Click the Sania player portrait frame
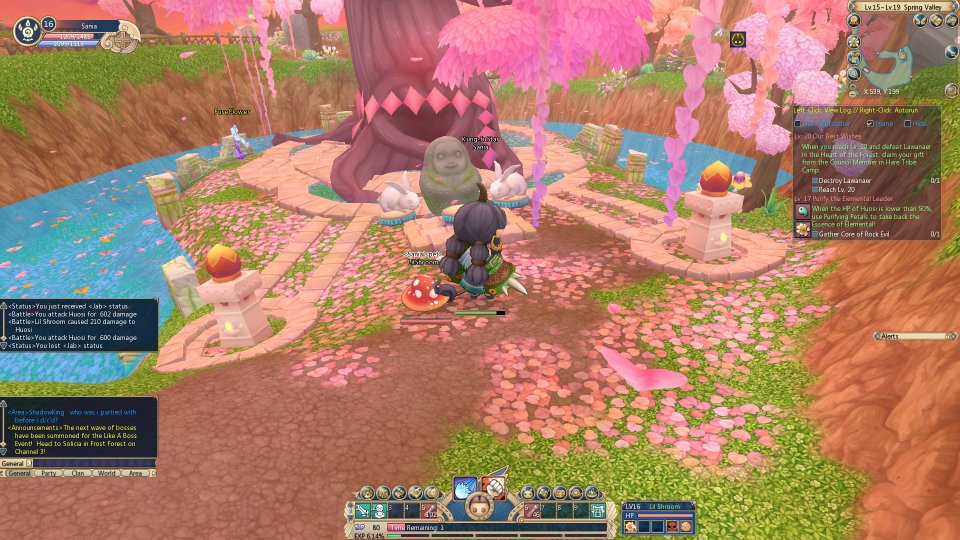 tap(28, 31)
